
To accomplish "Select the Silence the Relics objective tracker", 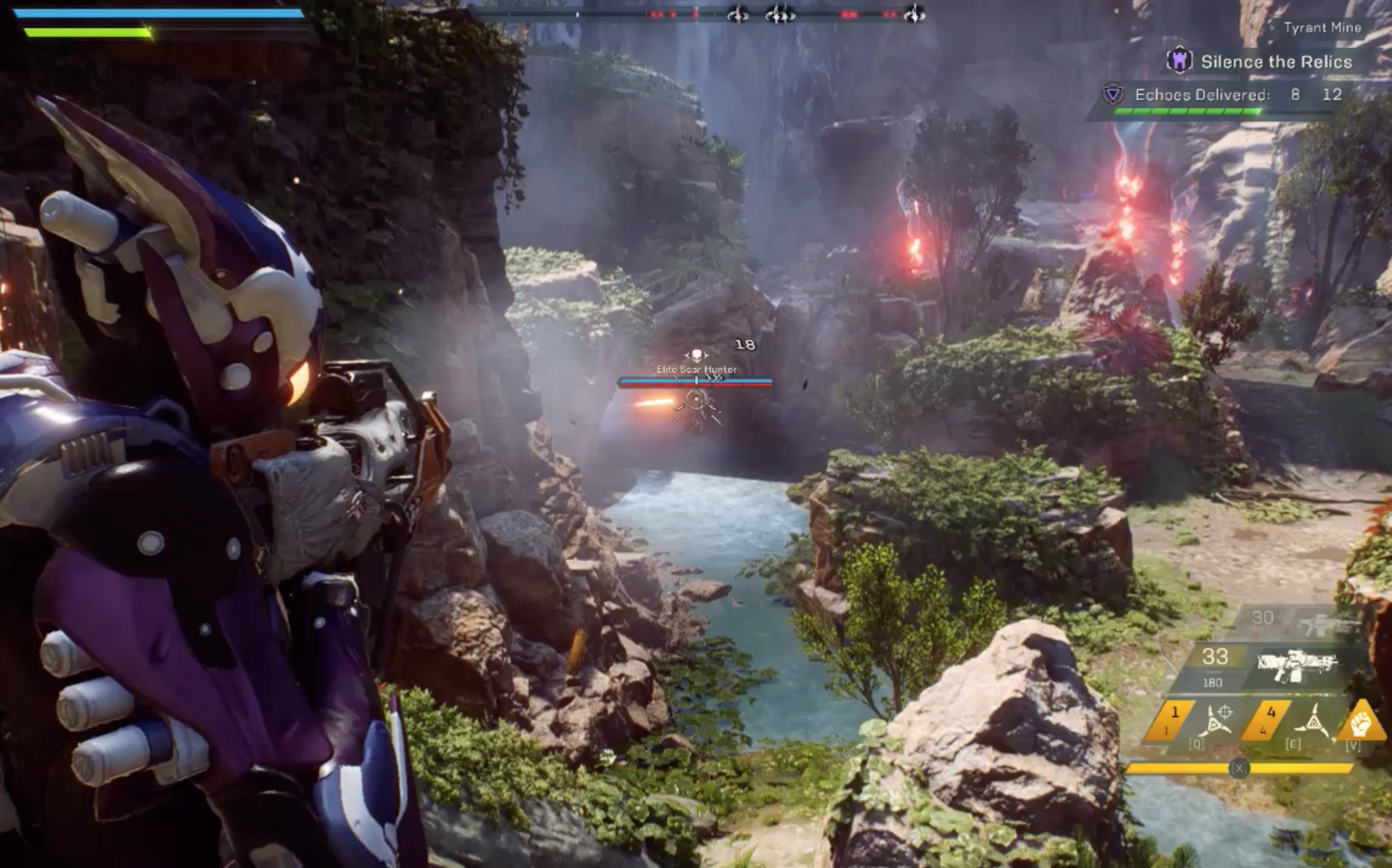I will tap(1276, 62).
